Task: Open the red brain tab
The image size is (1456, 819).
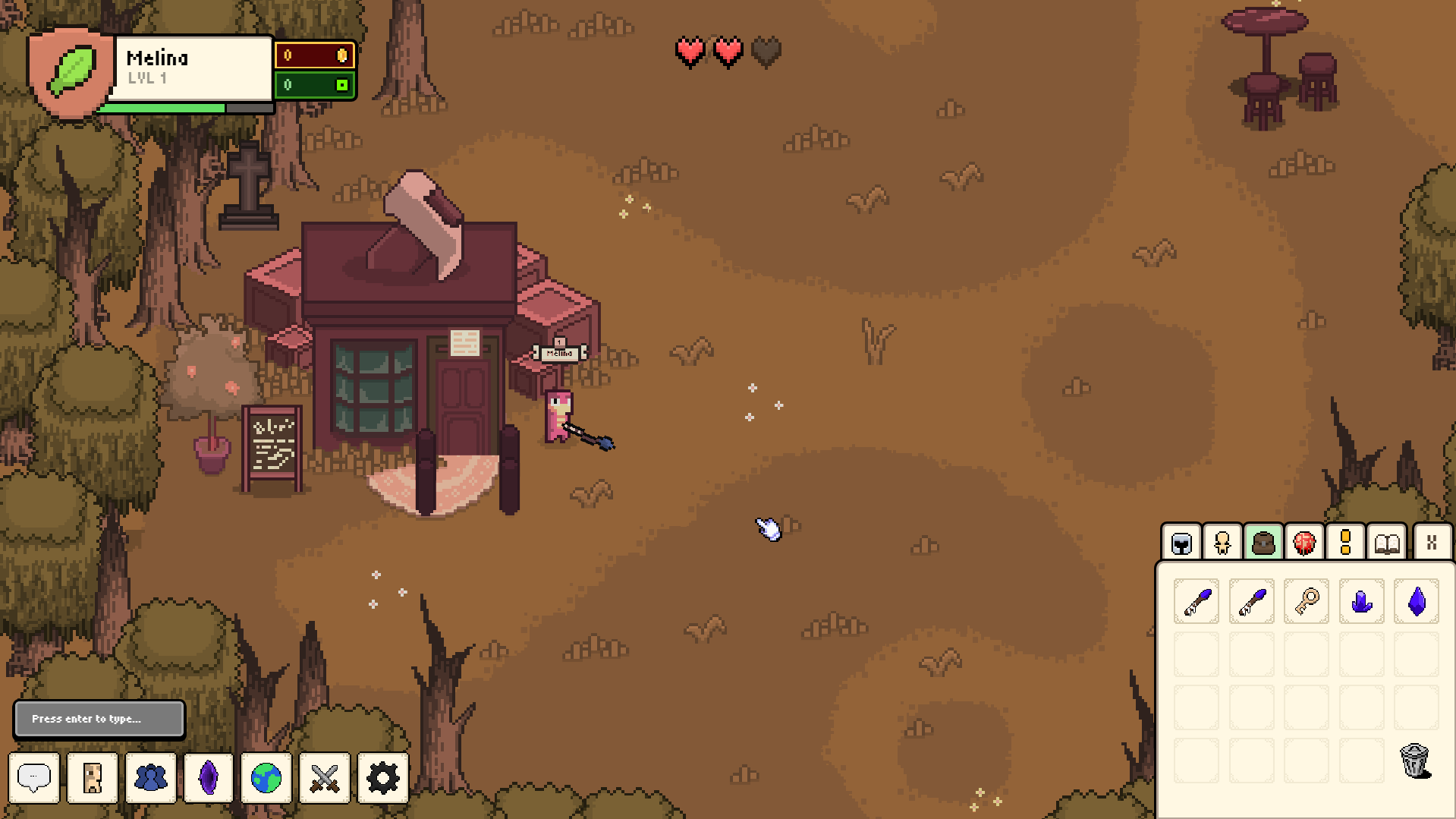Action: pyautogui.click(x=1304, y=543)
